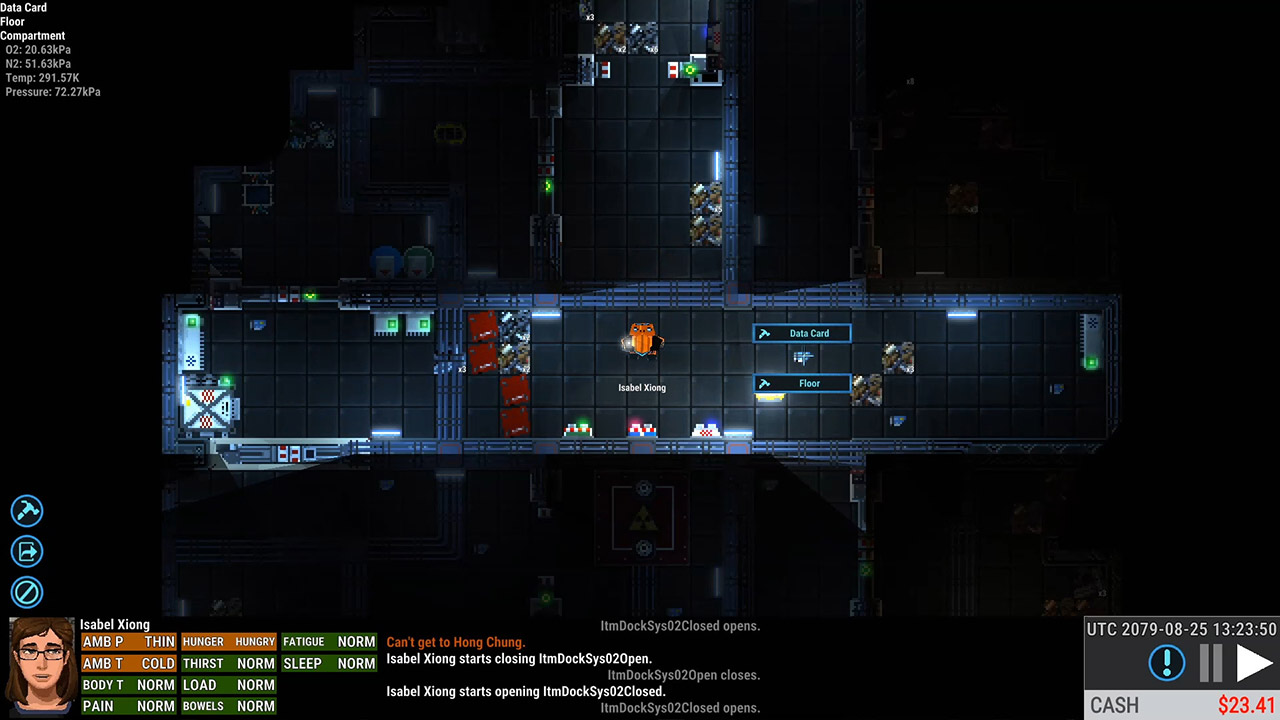Open the hammer build tool
Image resolution: width=1280 pixels, height=720 pixels.
pos(27,511)
